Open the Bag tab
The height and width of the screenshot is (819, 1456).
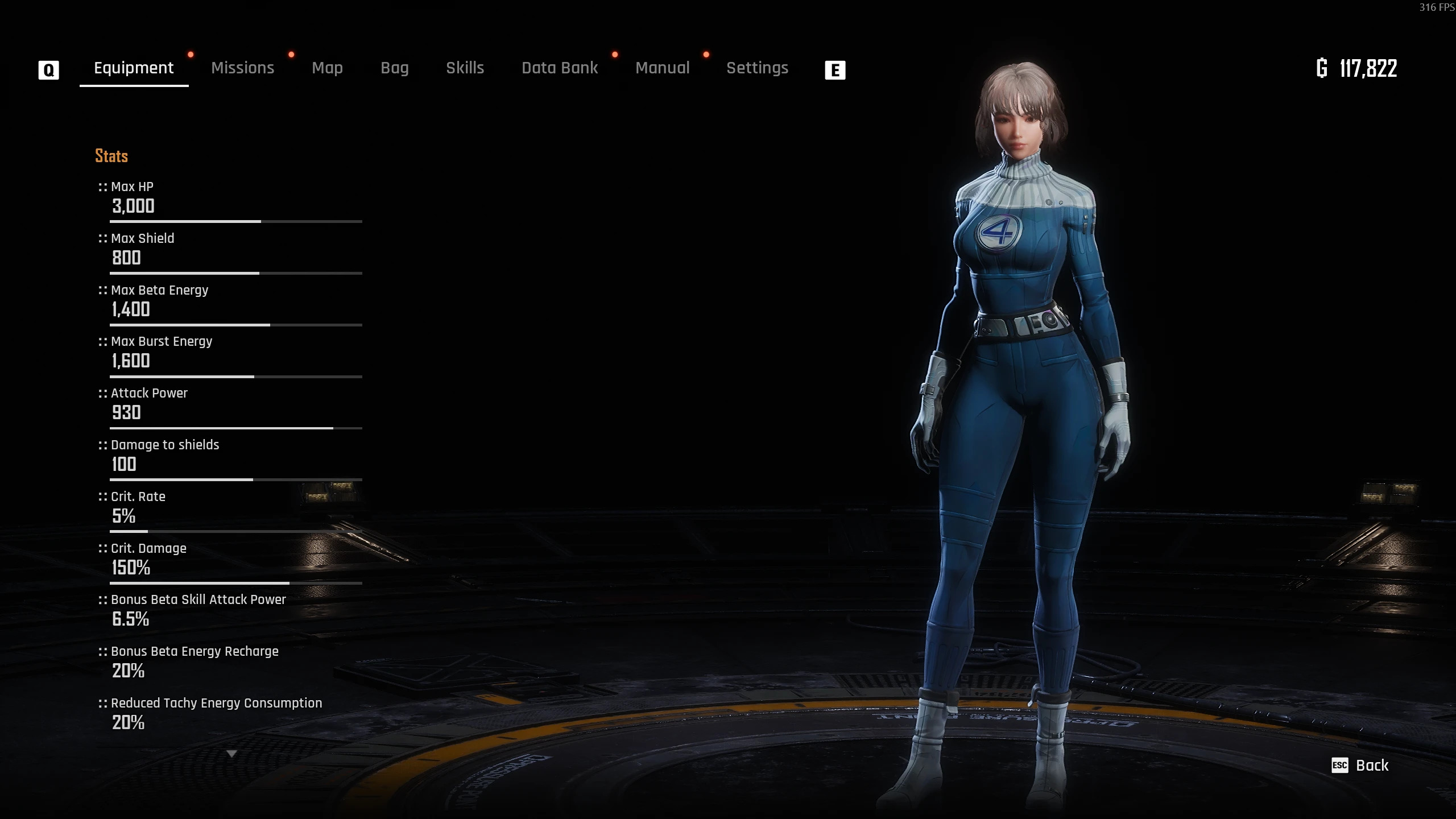394,68
